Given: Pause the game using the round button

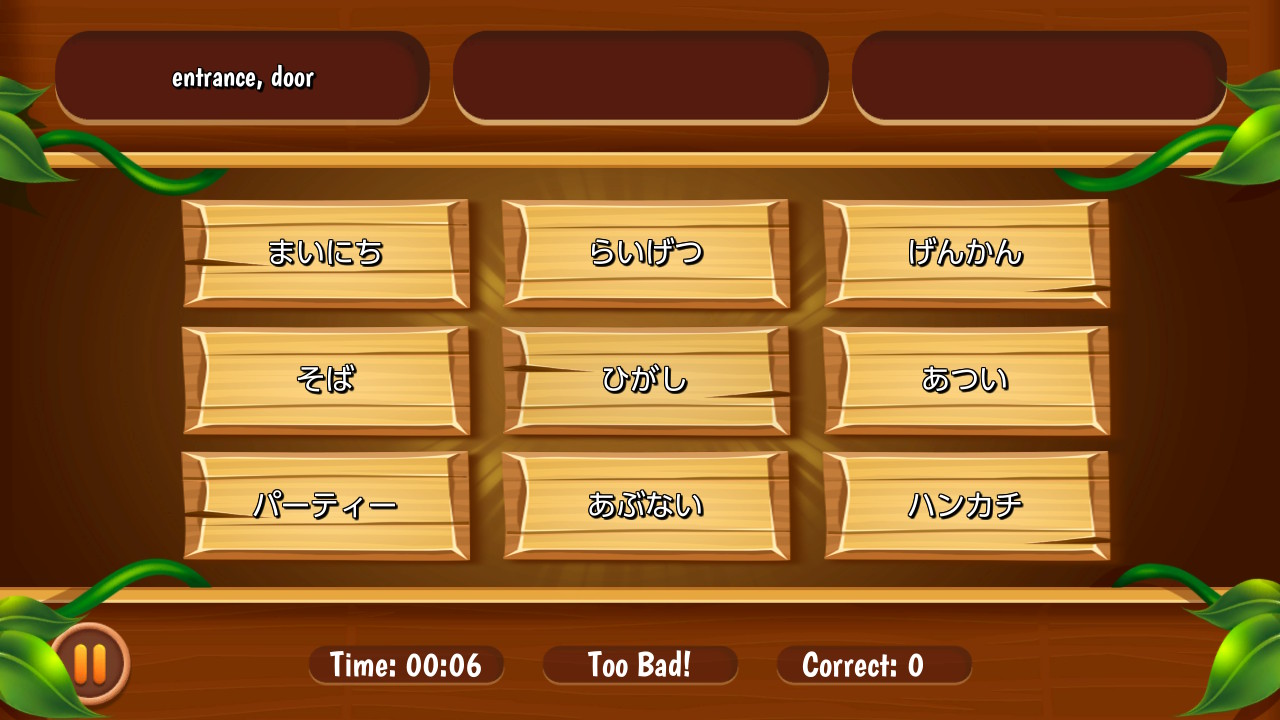Looking at the screenshot, I should [x=91, y=662].
